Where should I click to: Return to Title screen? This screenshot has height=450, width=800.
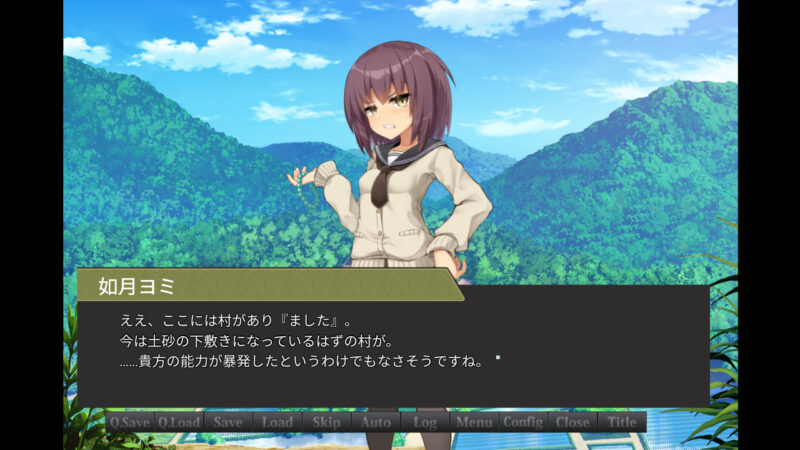(622, 422)
